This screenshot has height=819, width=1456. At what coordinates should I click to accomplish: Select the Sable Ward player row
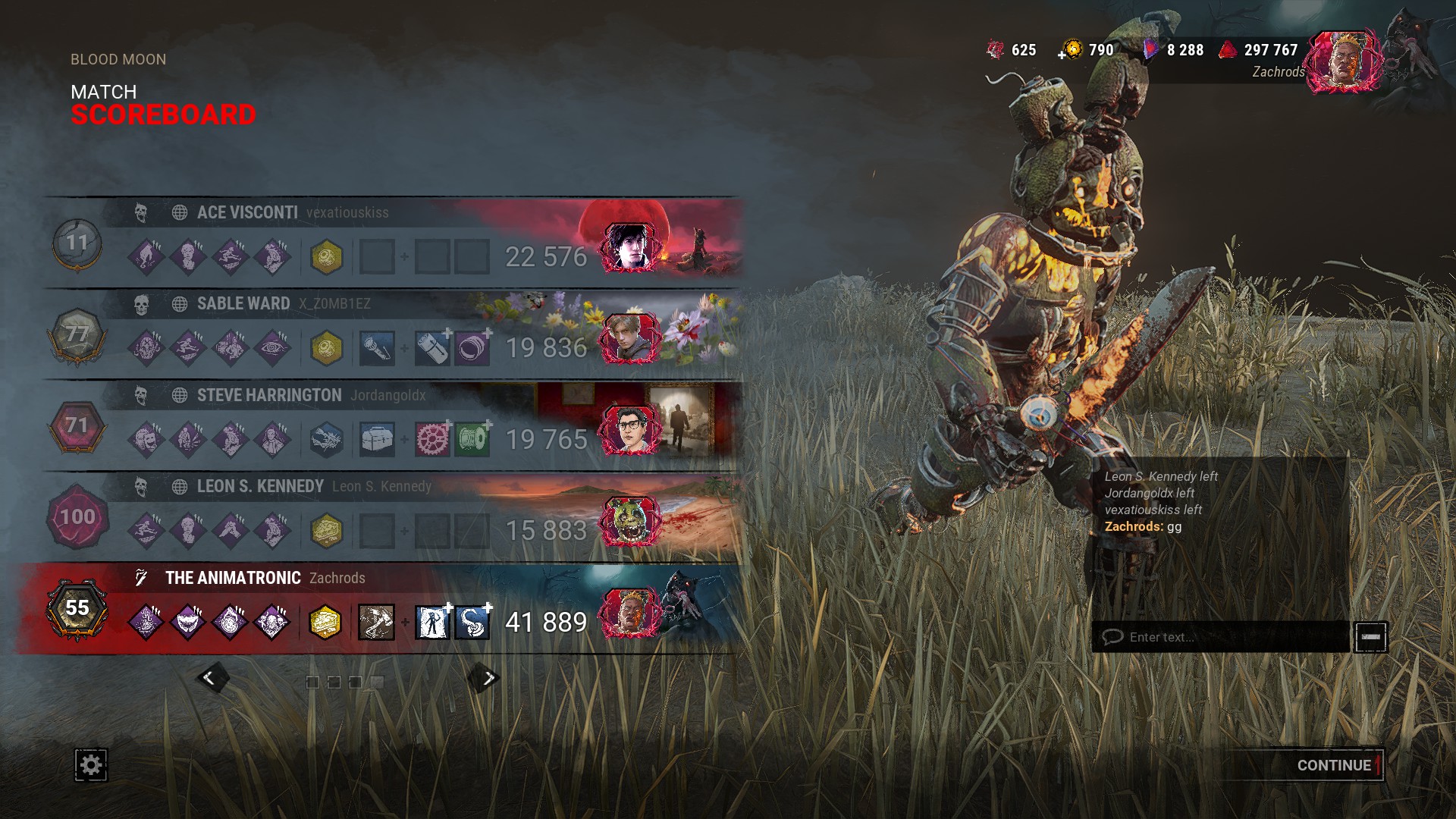(394, 334)
